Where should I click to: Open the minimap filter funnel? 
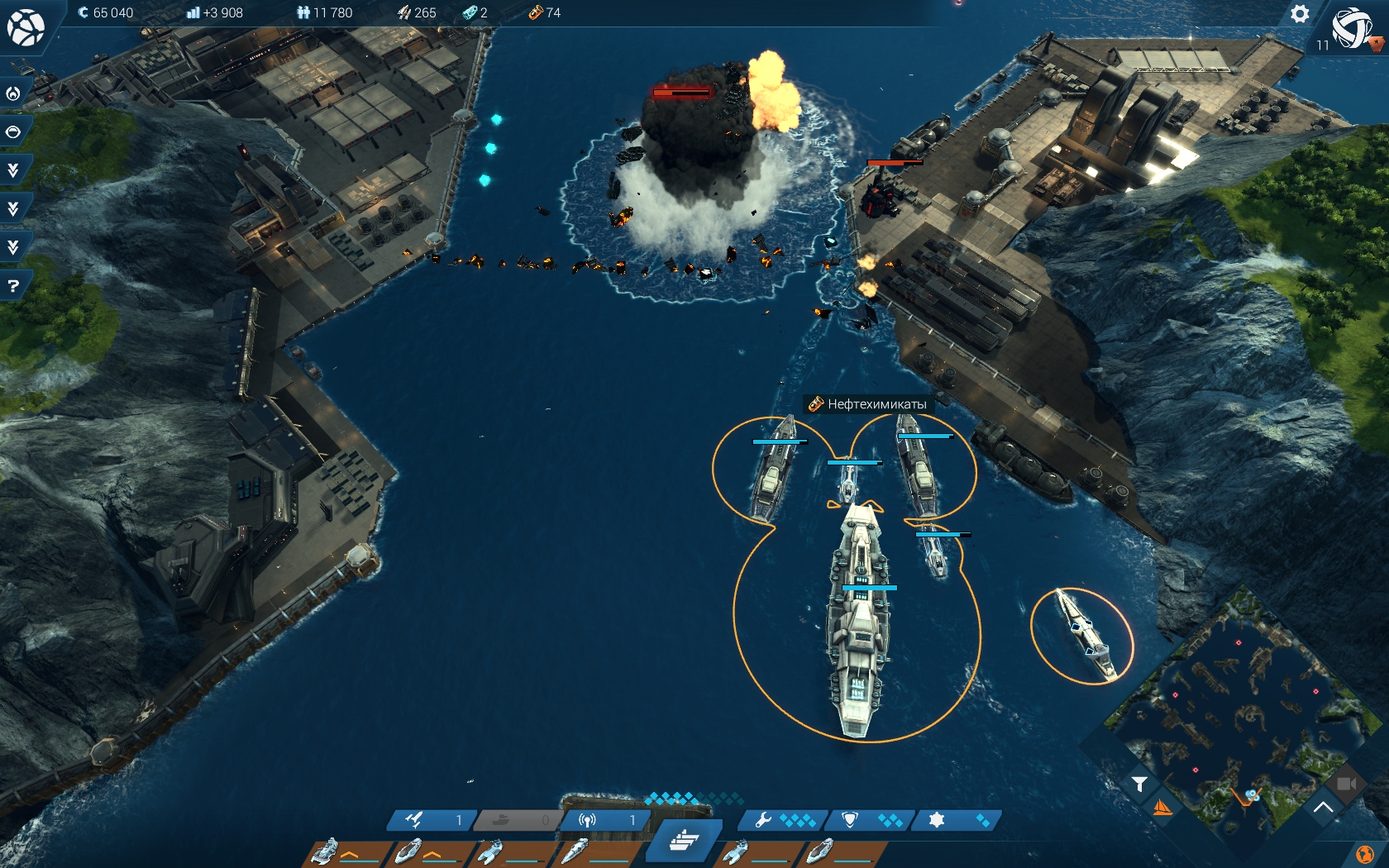tap(1139, 784)
